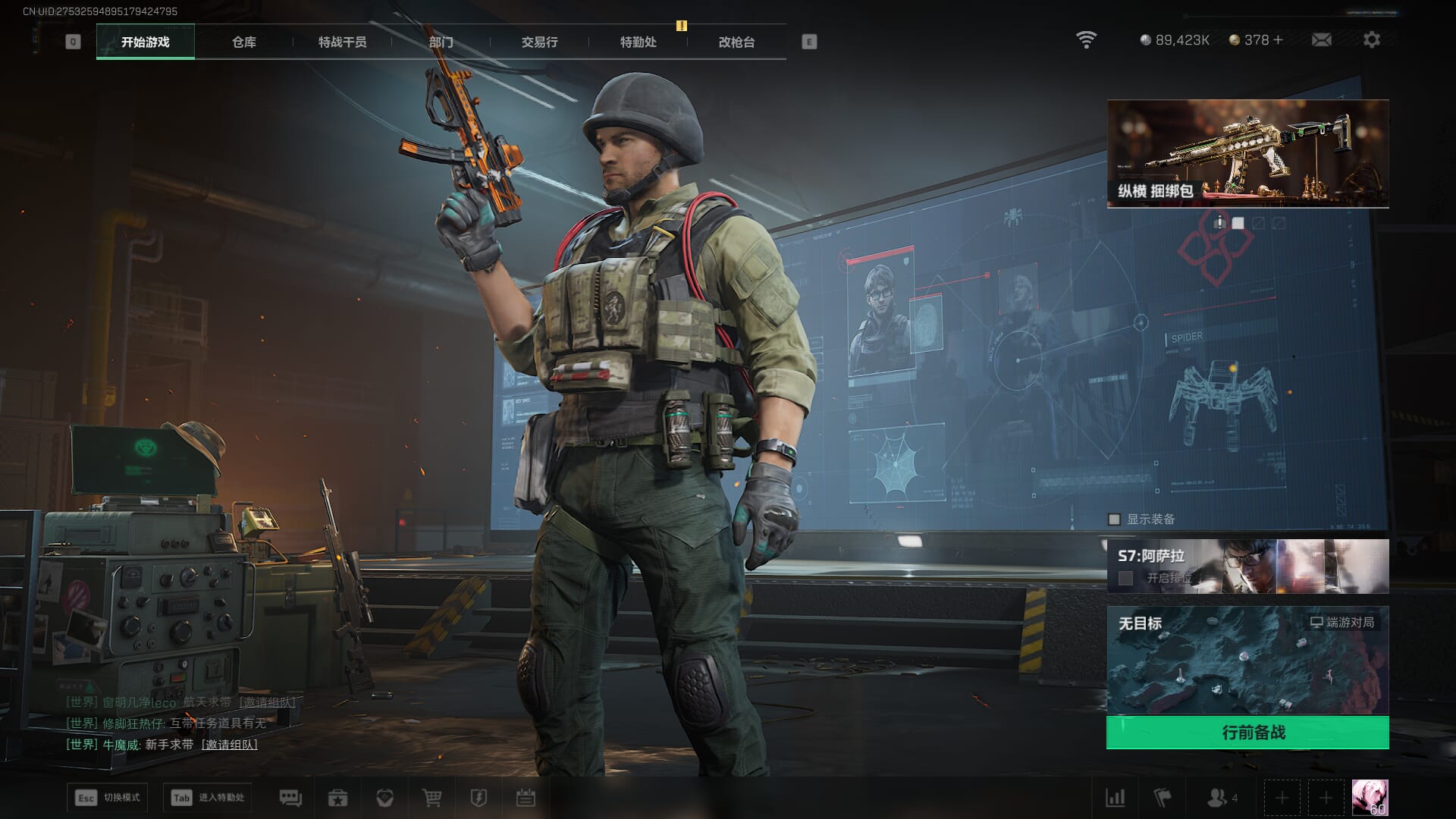The width and height of the screenshot is (1456, 819).
Task: Open the 特战干员 operators tab
Action: tap(342, 42)
